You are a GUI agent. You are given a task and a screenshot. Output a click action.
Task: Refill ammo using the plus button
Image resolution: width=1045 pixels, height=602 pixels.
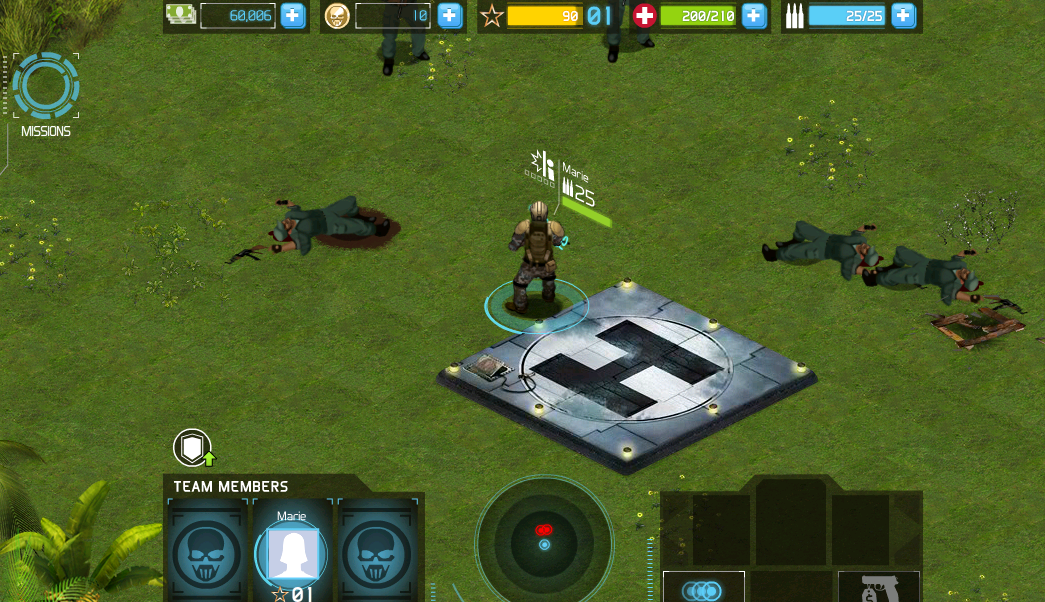[x=903, y=15]
